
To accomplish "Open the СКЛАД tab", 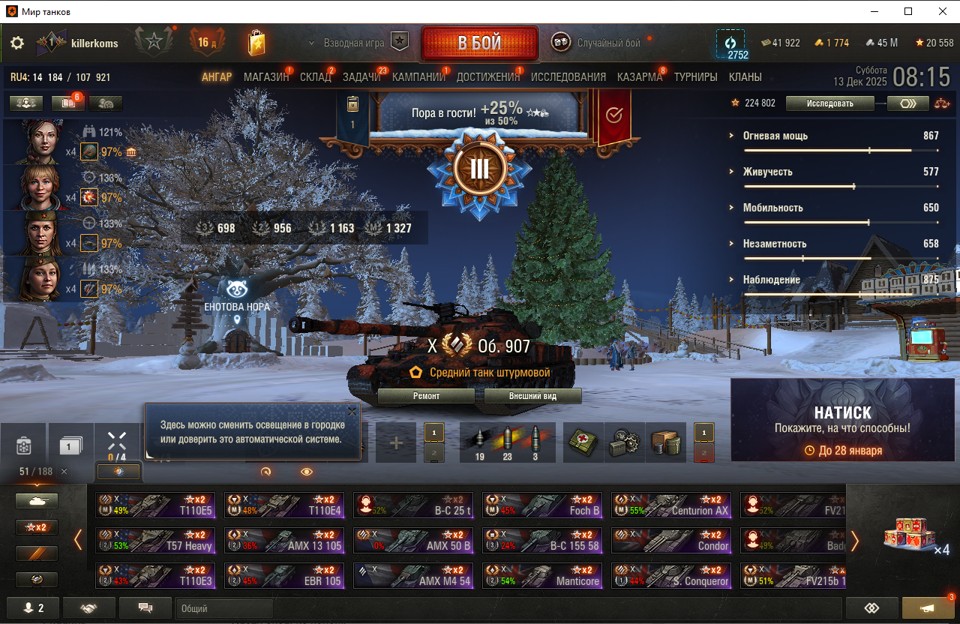I will point(315,77).
